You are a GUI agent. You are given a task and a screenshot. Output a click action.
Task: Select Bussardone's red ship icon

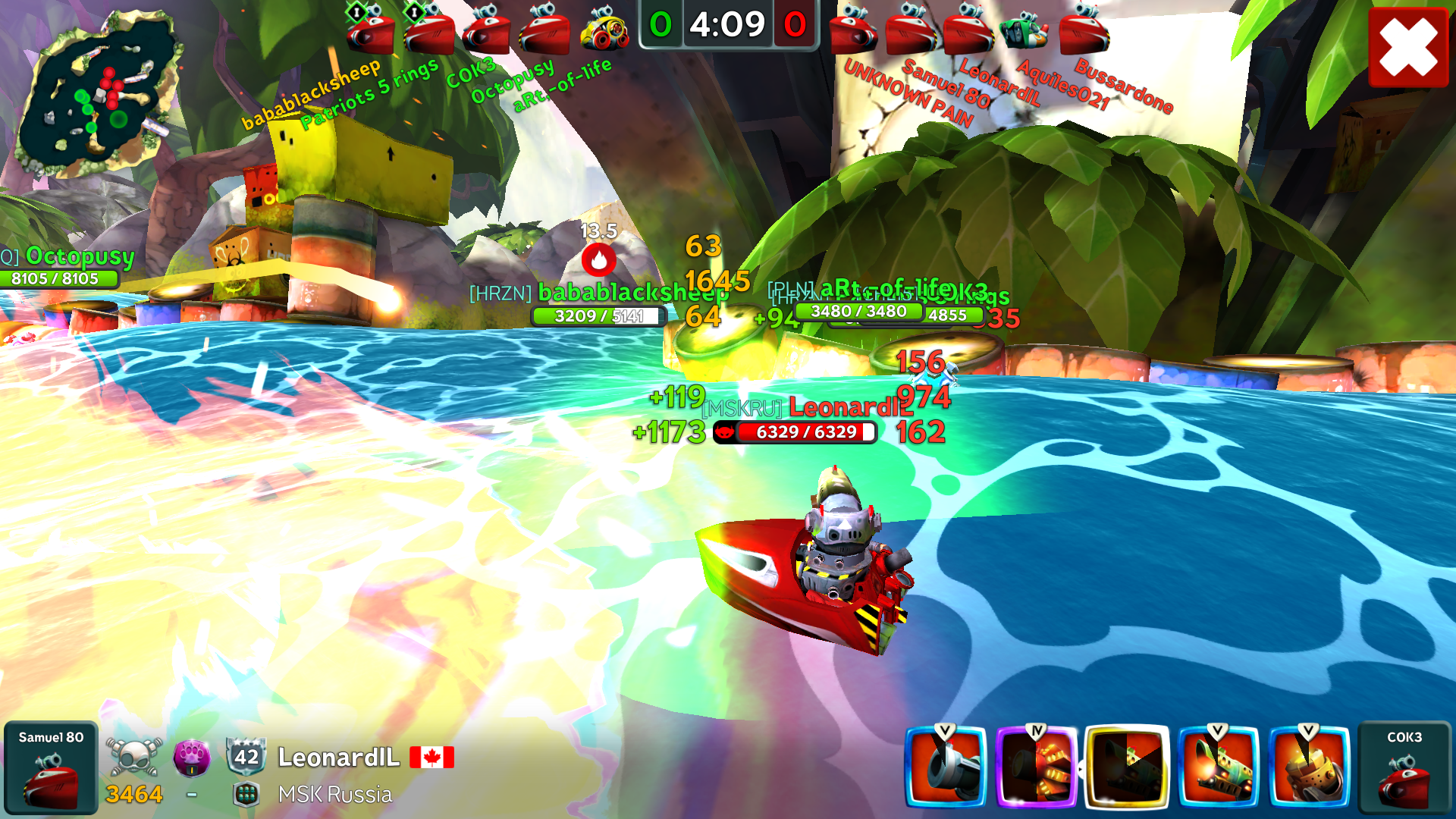pos(1084,32)
